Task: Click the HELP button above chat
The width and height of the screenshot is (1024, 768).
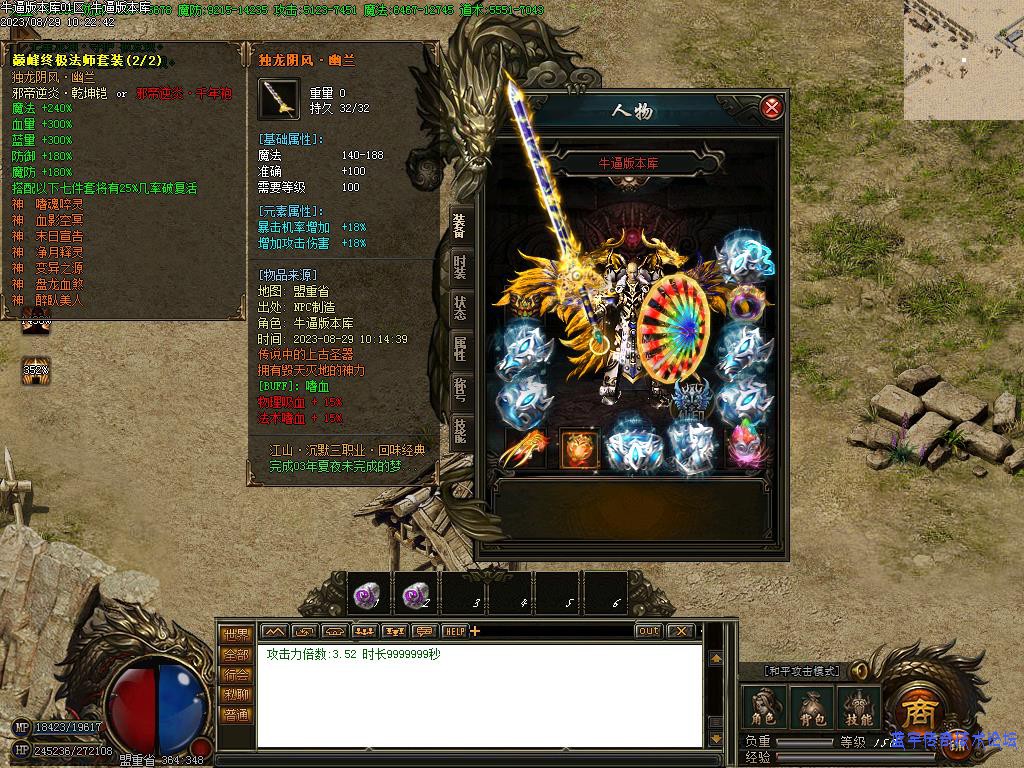Action: pos(455,631)
